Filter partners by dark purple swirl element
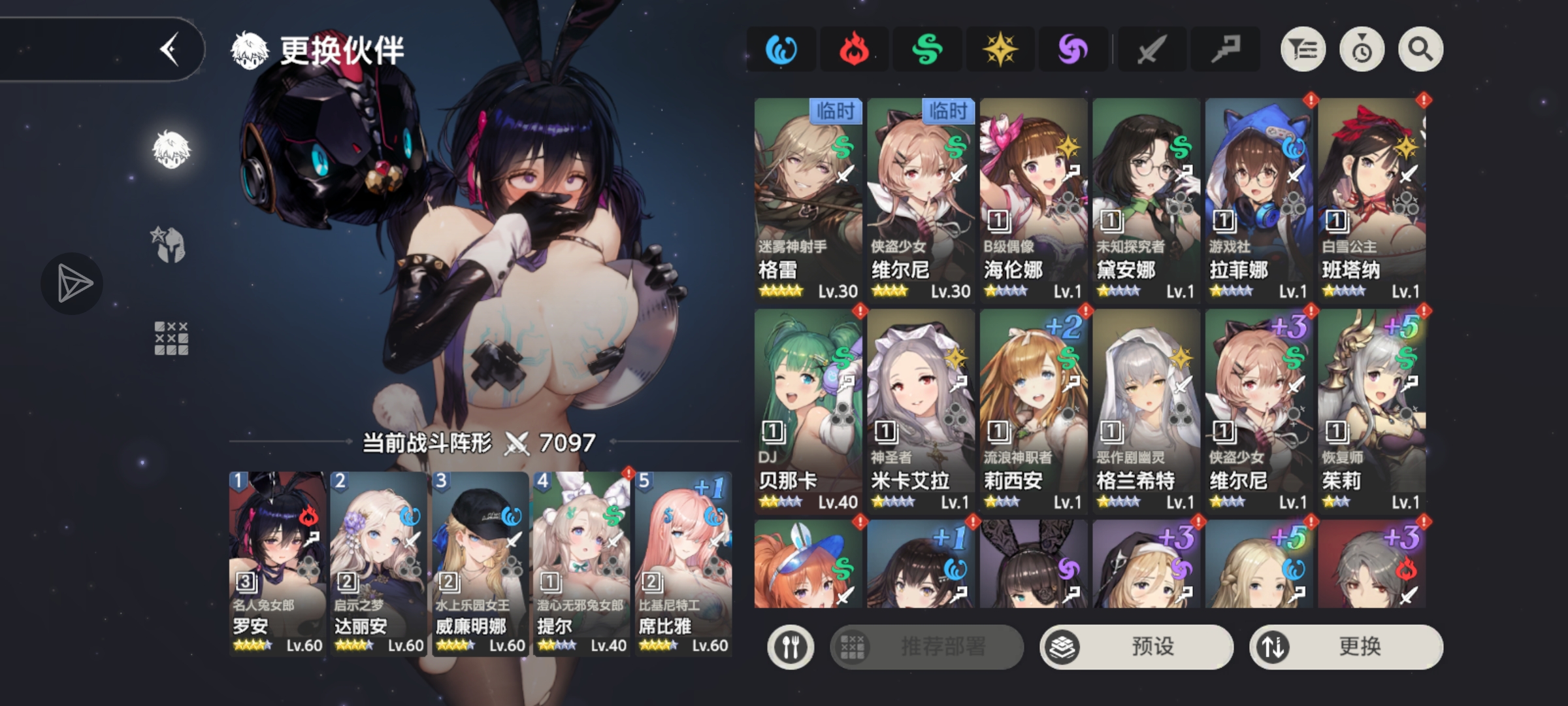Image resolution: width=1568 pixels, height=706 pixels. coord(1073,50)
